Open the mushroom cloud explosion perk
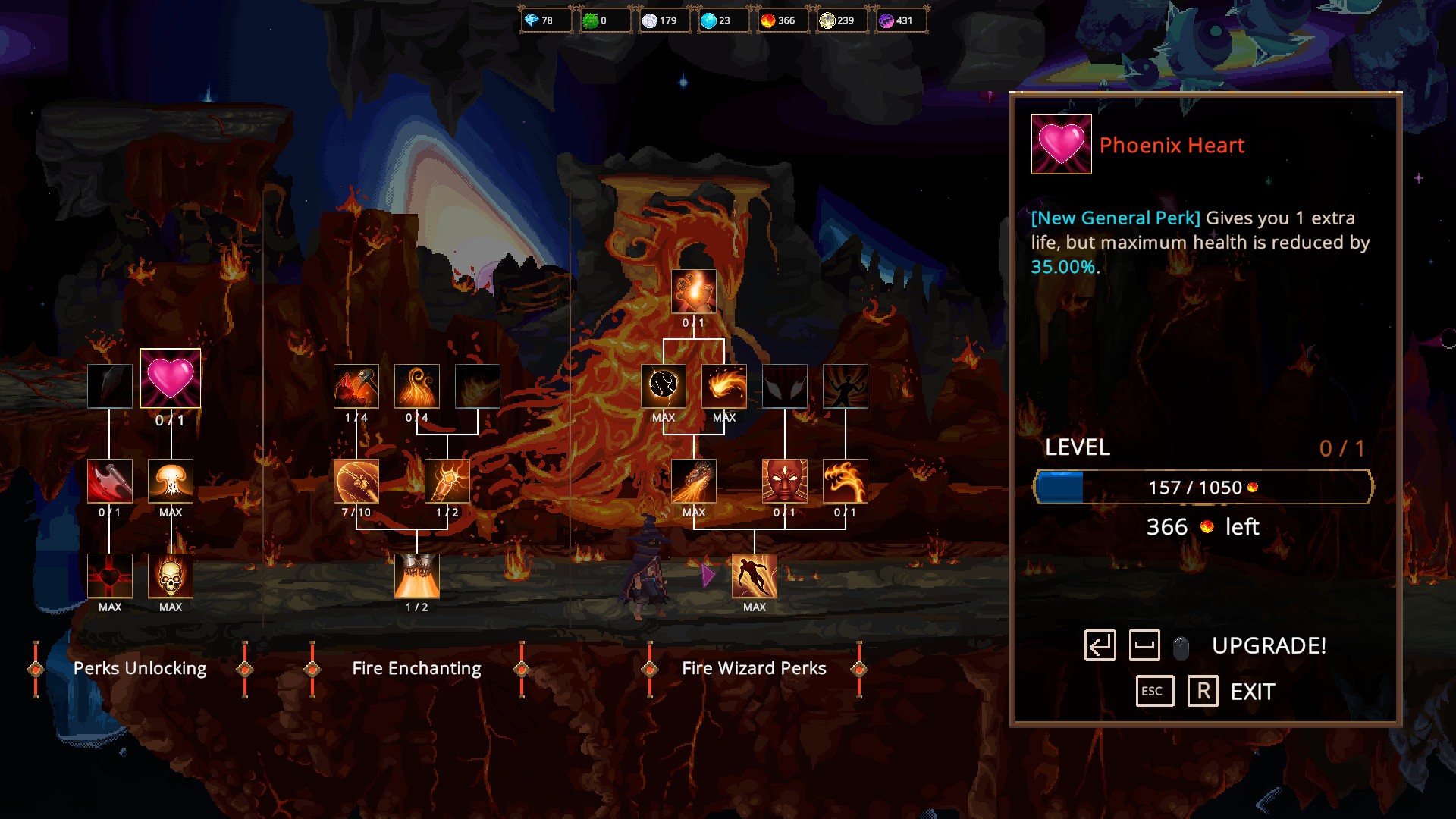This screenshot has width=1456, height=819. tap(171, 482)
